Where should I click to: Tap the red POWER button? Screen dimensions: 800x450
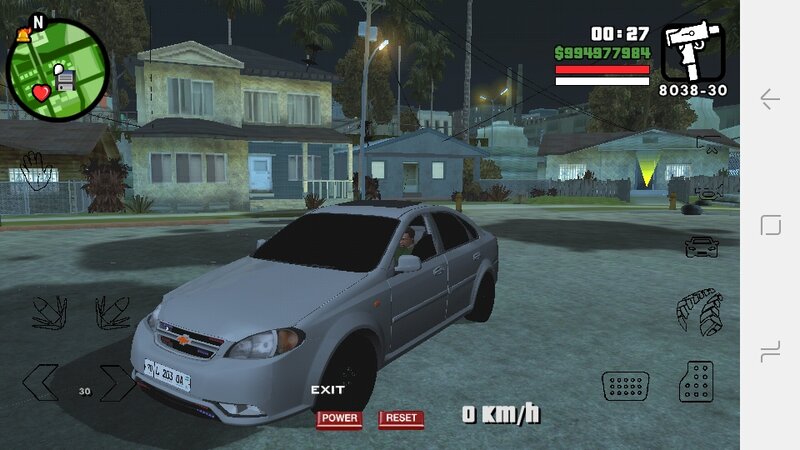339,418
